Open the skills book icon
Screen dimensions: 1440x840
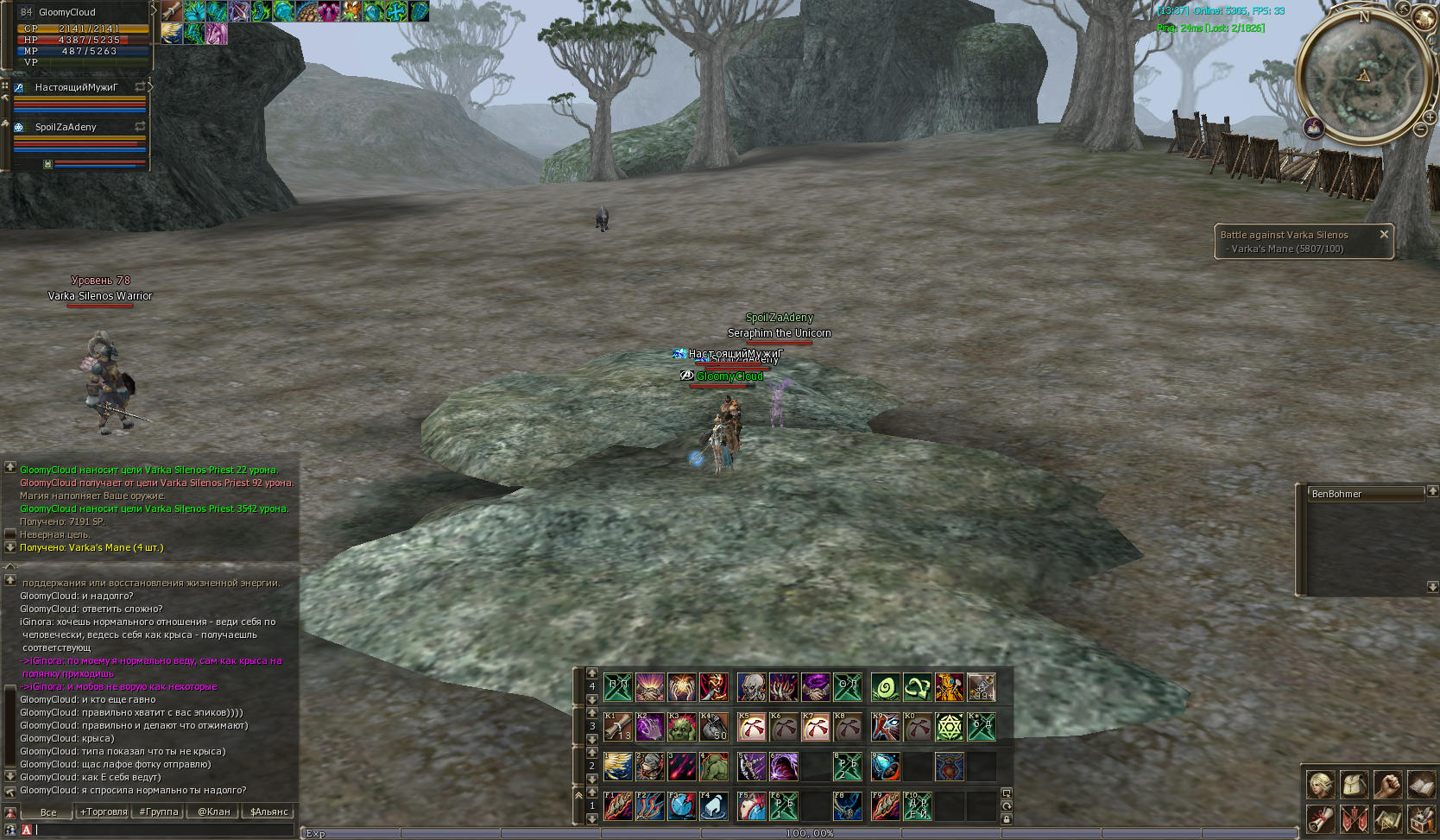[x=1421, y=784]
